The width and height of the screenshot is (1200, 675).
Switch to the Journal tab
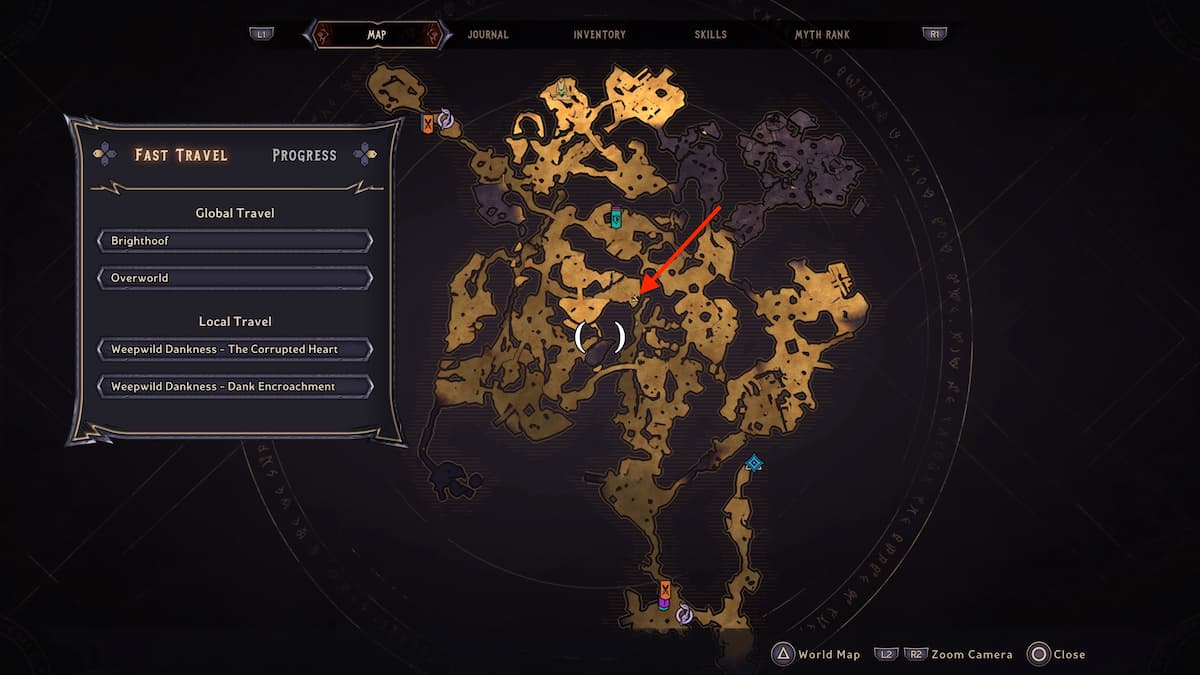pyautogui.click(x=488, y=34)
